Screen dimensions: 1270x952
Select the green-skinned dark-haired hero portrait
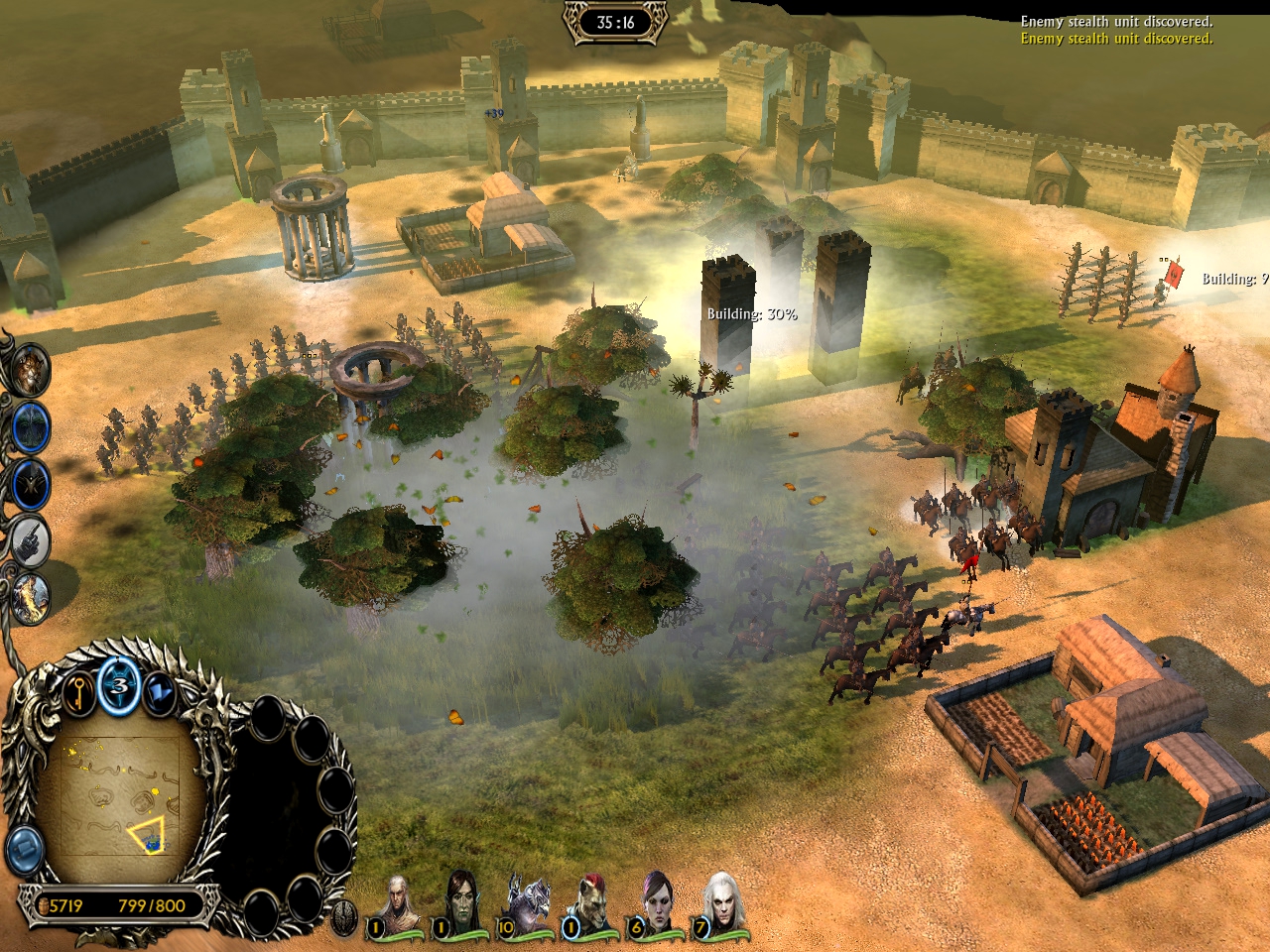pyautogui.click(x=462, y=902)
